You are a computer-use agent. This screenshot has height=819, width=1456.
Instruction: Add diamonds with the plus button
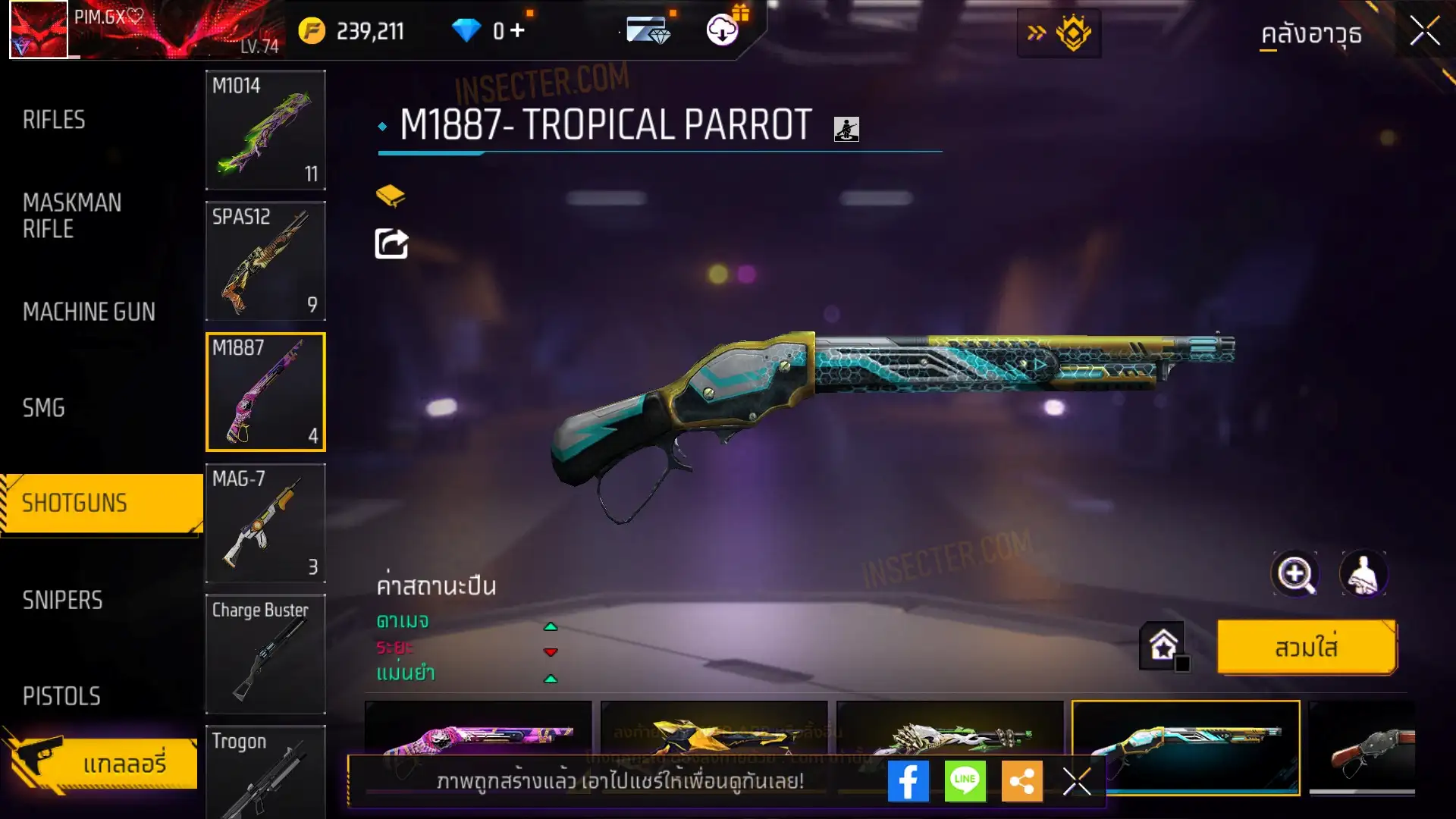(x=518, y=31)
